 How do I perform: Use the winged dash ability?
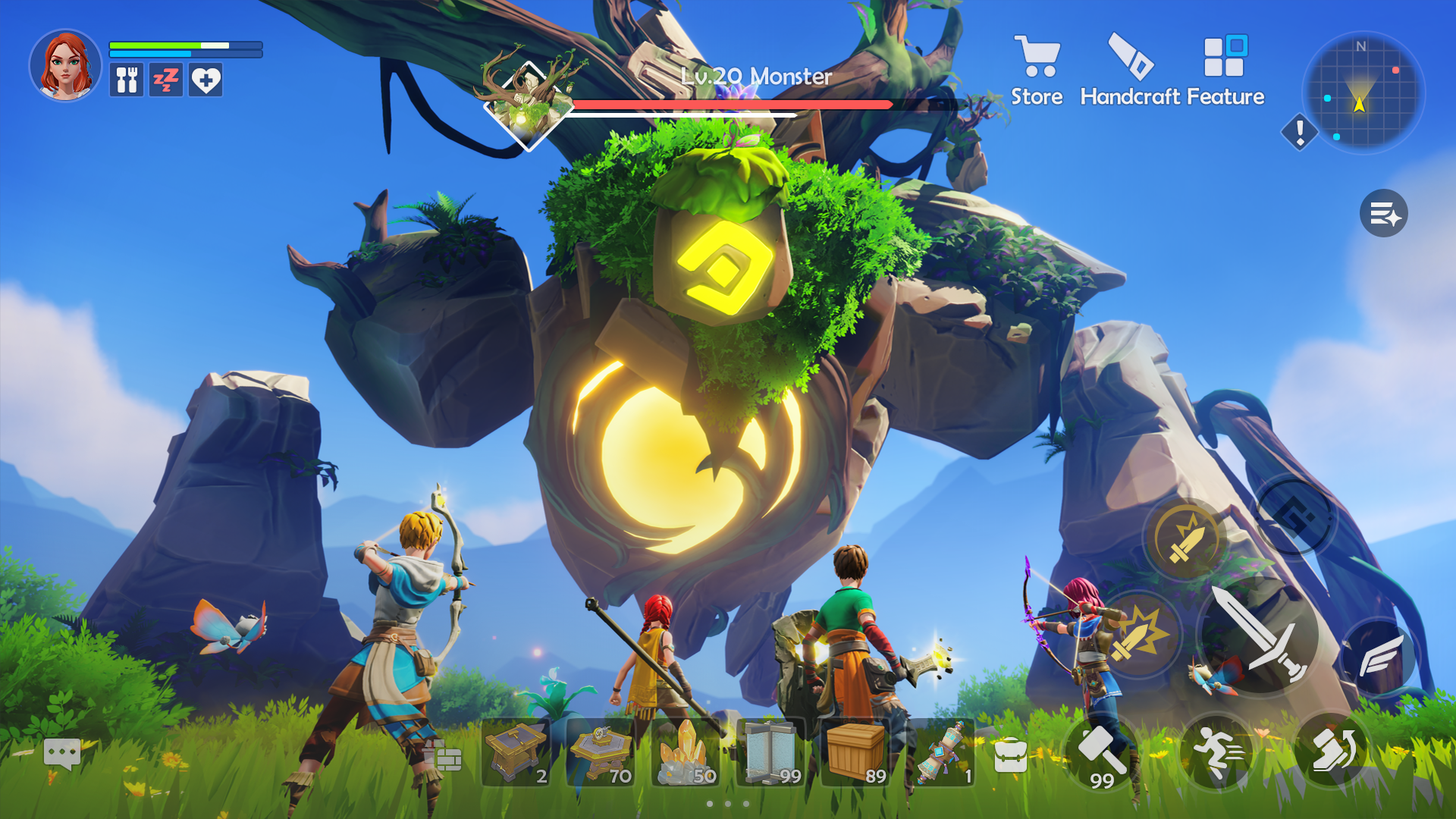coord(1379,655)
